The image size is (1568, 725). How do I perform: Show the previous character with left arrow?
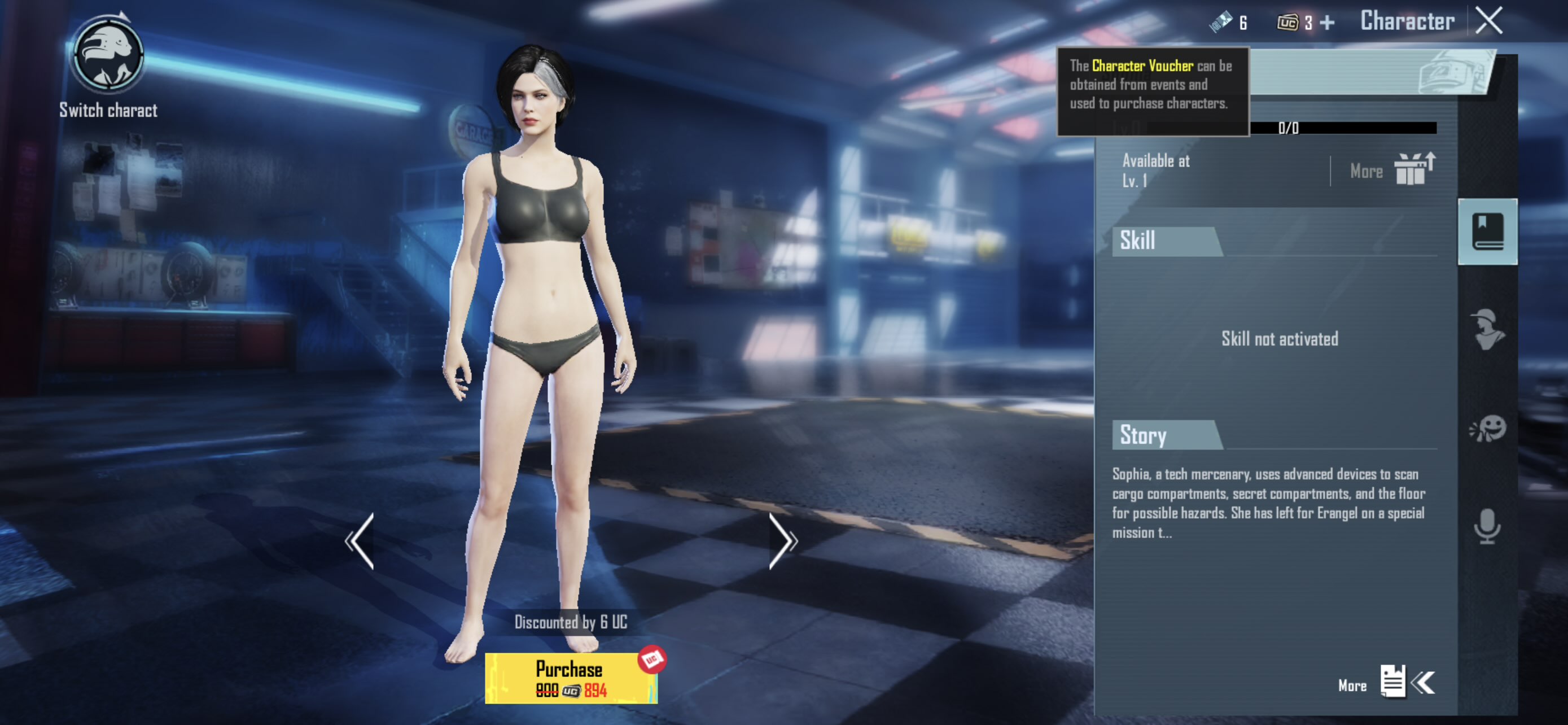pos(360,540)
